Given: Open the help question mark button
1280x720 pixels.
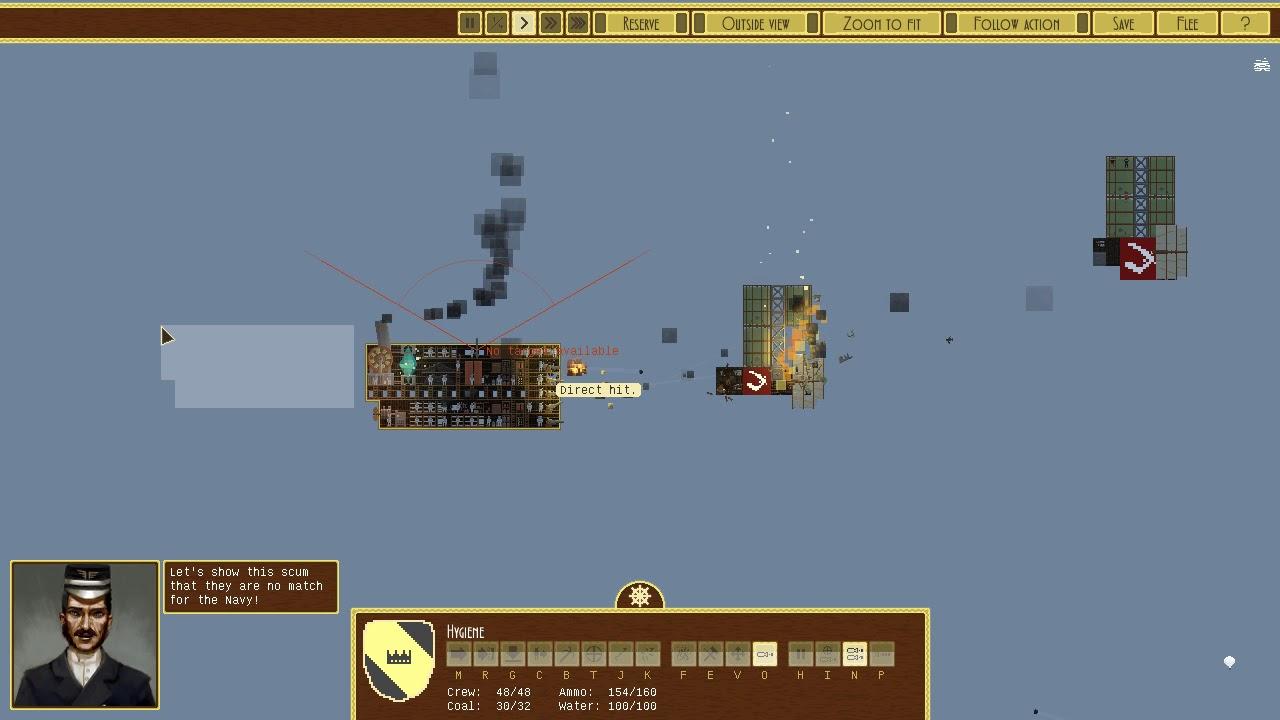Looking at the screenshot, I should 1245,23.
